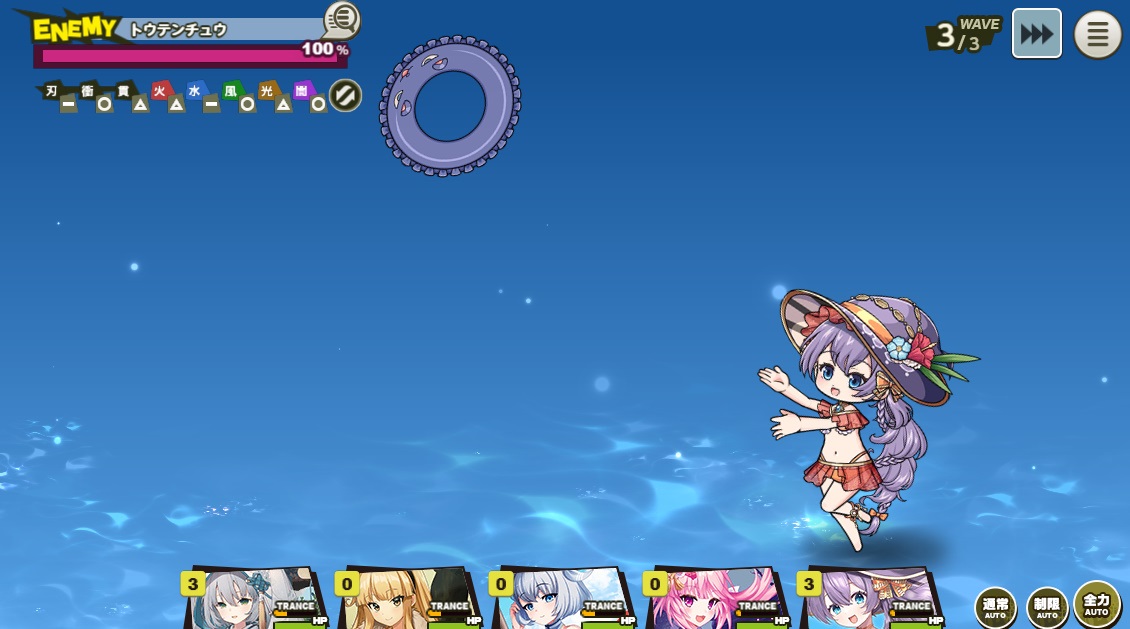Open the enemy details magnifier icon
The image size is (1130, 629).
[x=342, y=18]
